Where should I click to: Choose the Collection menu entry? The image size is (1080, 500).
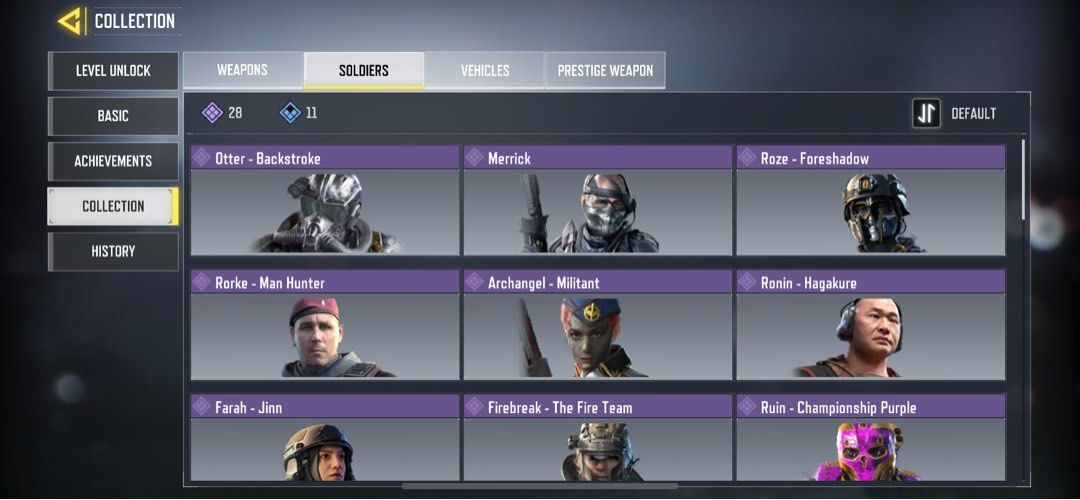[113, 206]
